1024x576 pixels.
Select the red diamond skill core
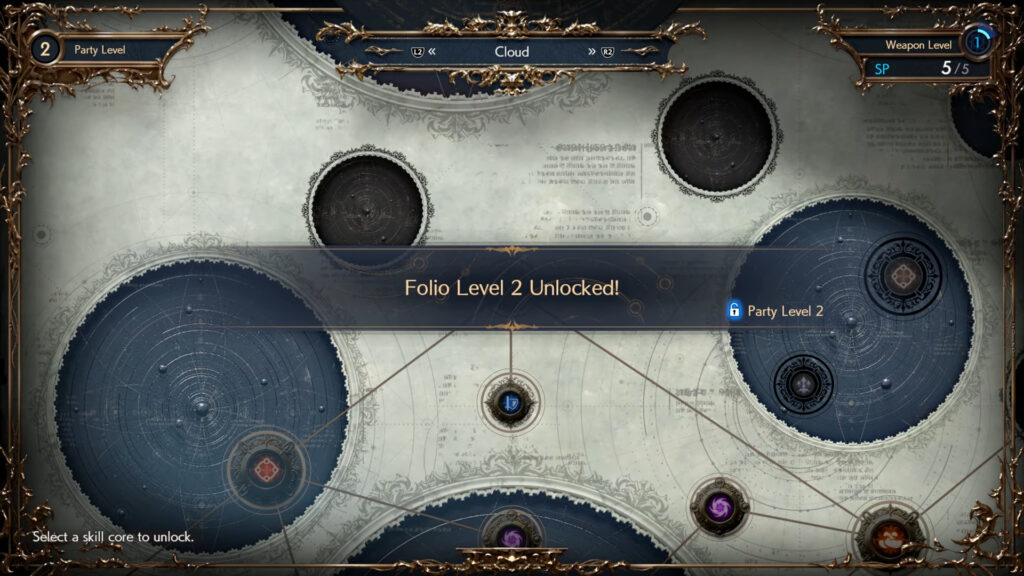267,468
